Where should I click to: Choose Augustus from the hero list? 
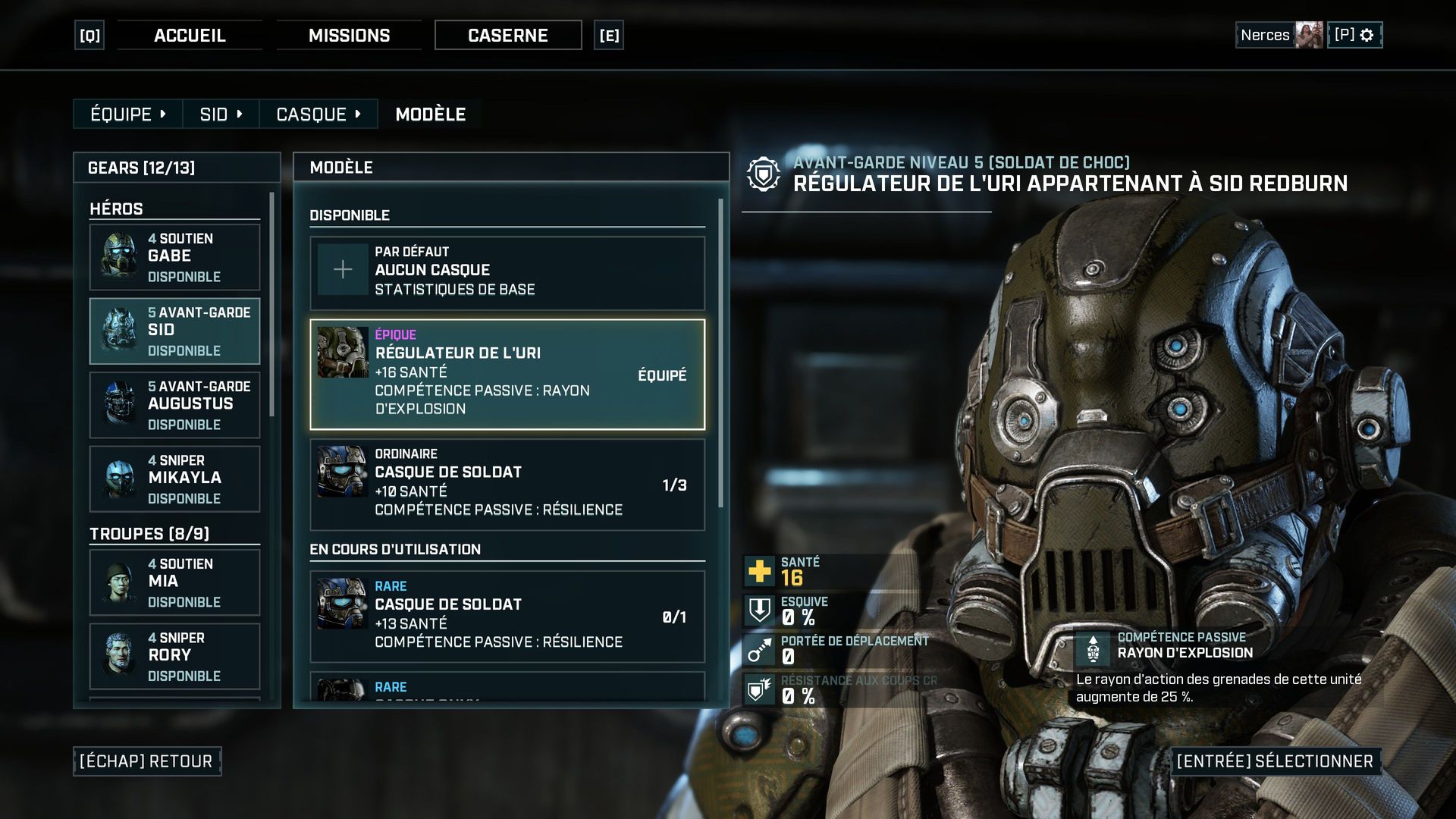(174, 405)
